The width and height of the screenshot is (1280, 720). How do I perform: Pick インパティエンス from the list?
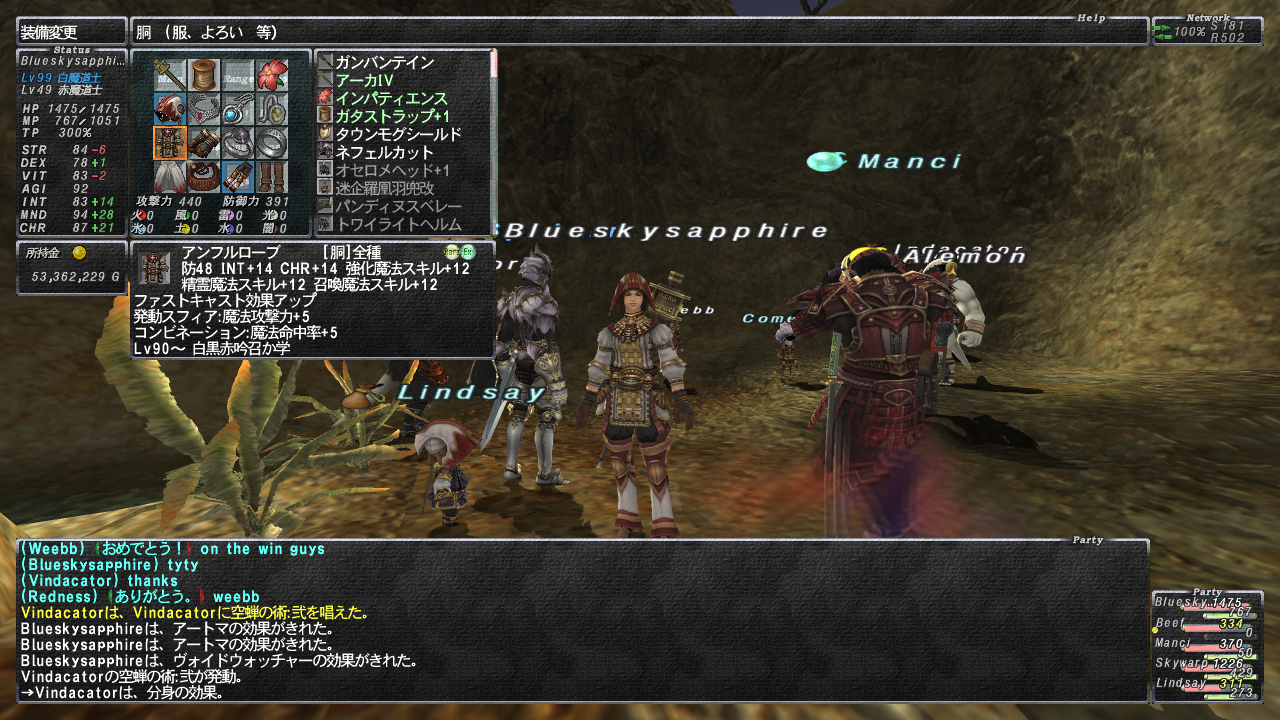click(x=391, y=98)
